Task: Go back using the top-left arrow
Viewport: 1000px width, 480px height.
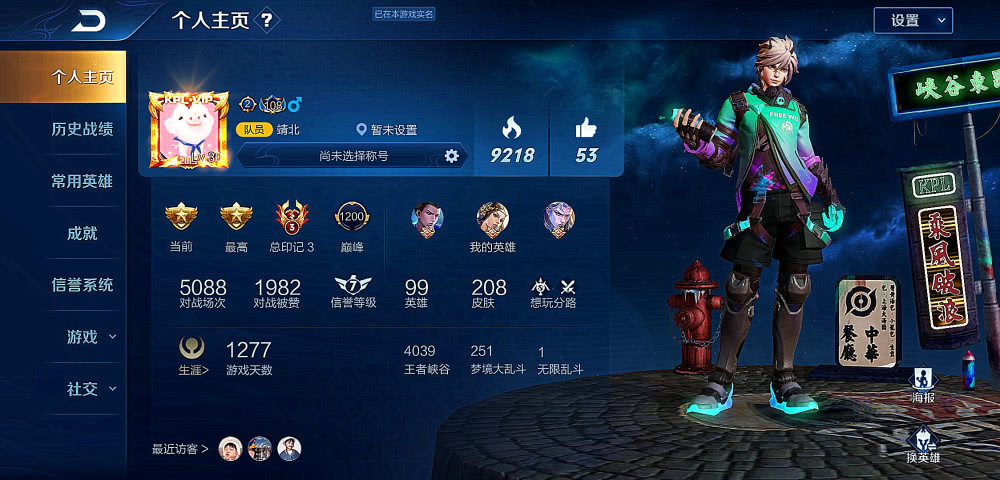Action: tap(88, 20)
